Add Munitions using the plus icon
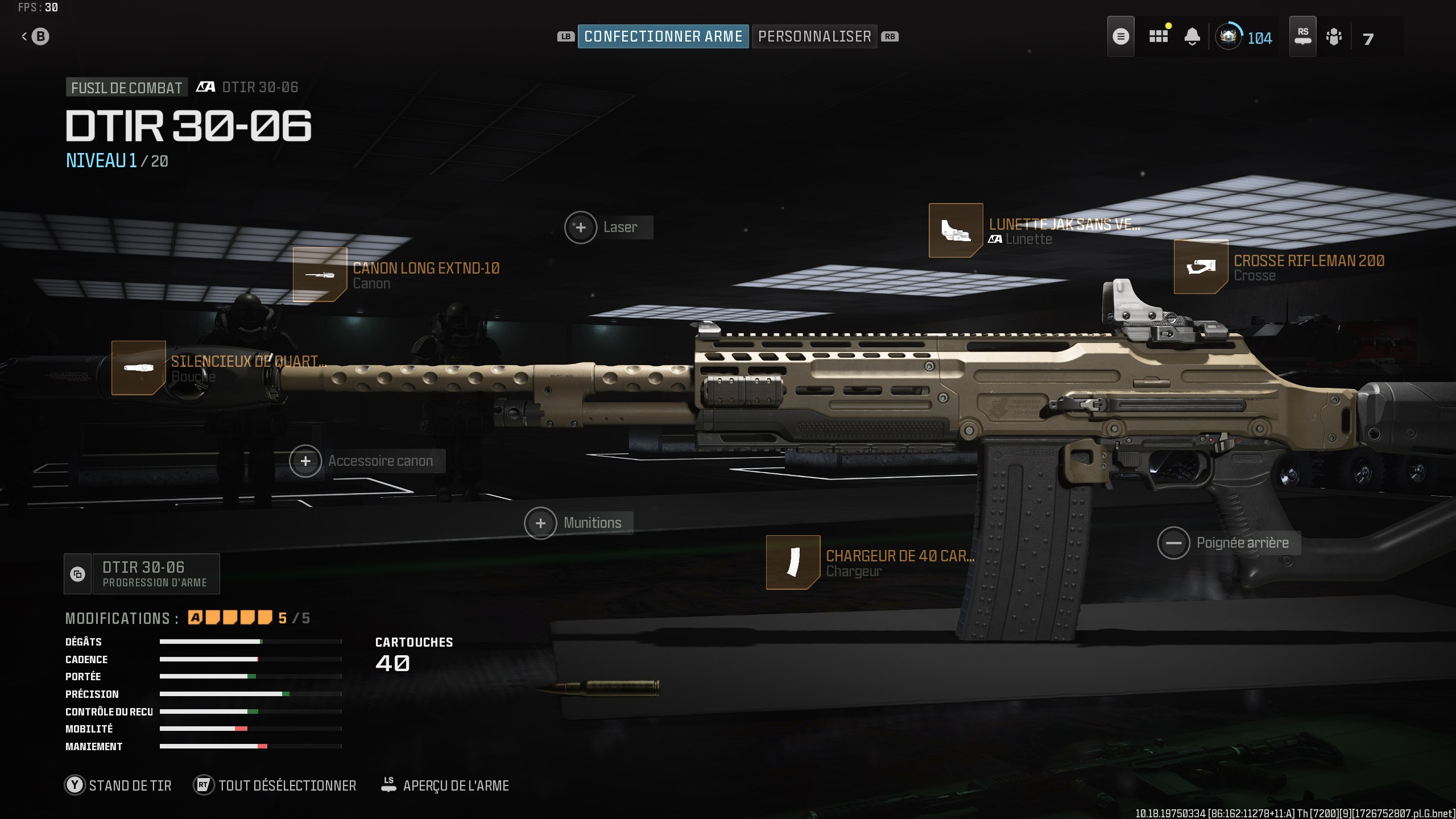This screenshot has width=1456, height=819. pyautogui.click(x=540, y=522)
